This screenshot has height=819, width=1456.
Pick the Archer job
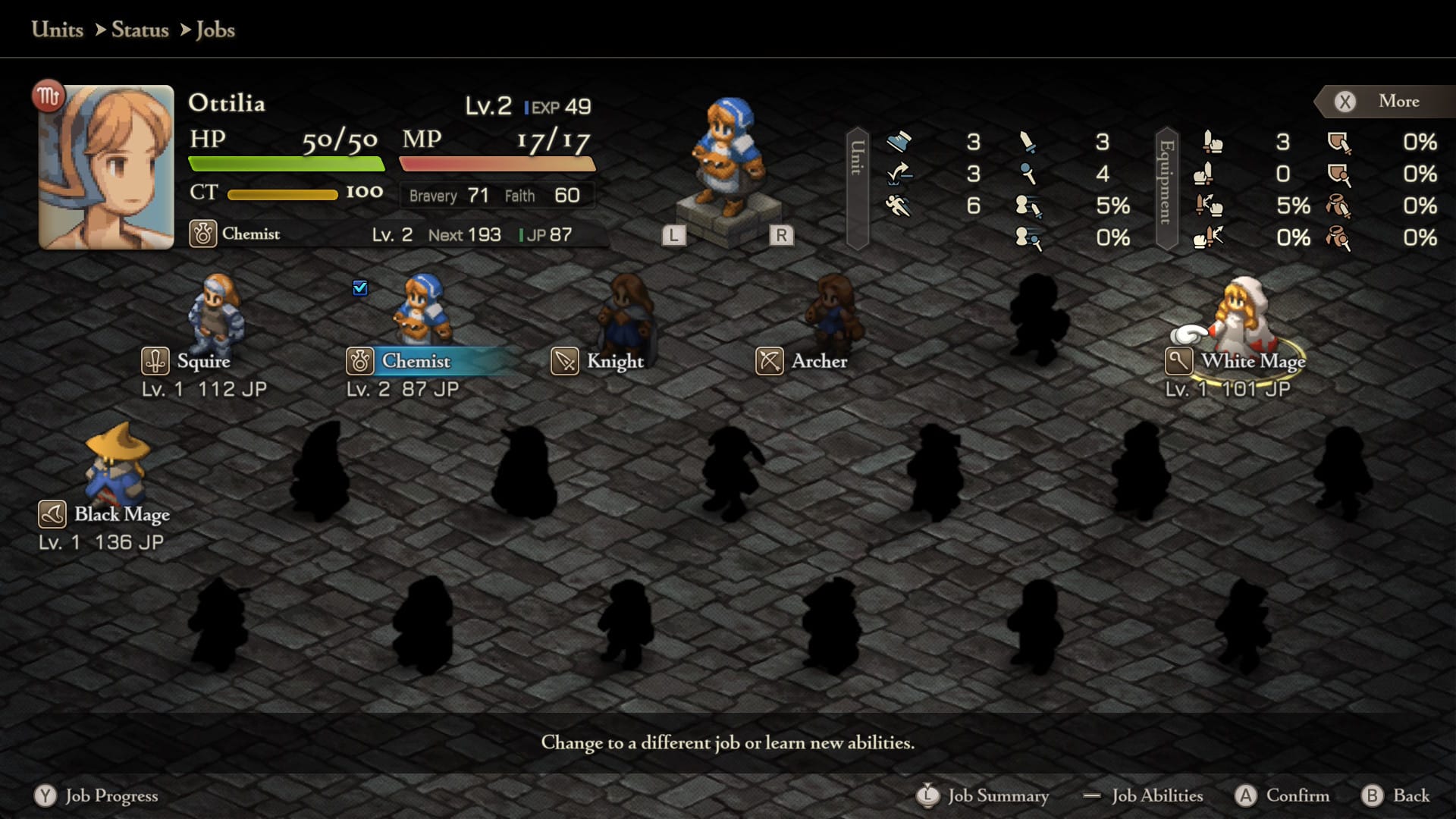pos(819,361)
